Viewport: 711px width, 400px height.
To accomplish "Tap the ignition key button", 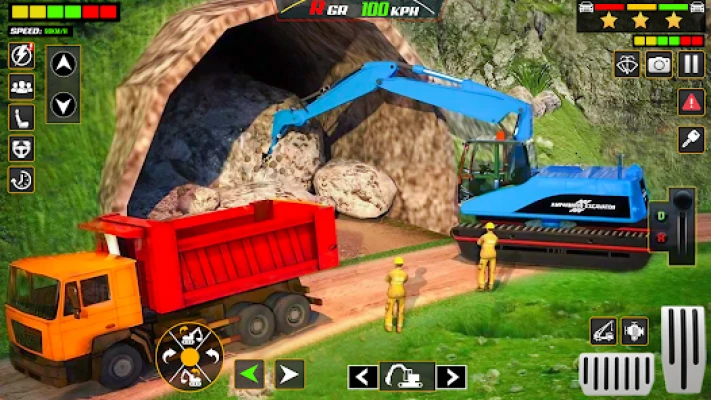I will tap(691, 138).
